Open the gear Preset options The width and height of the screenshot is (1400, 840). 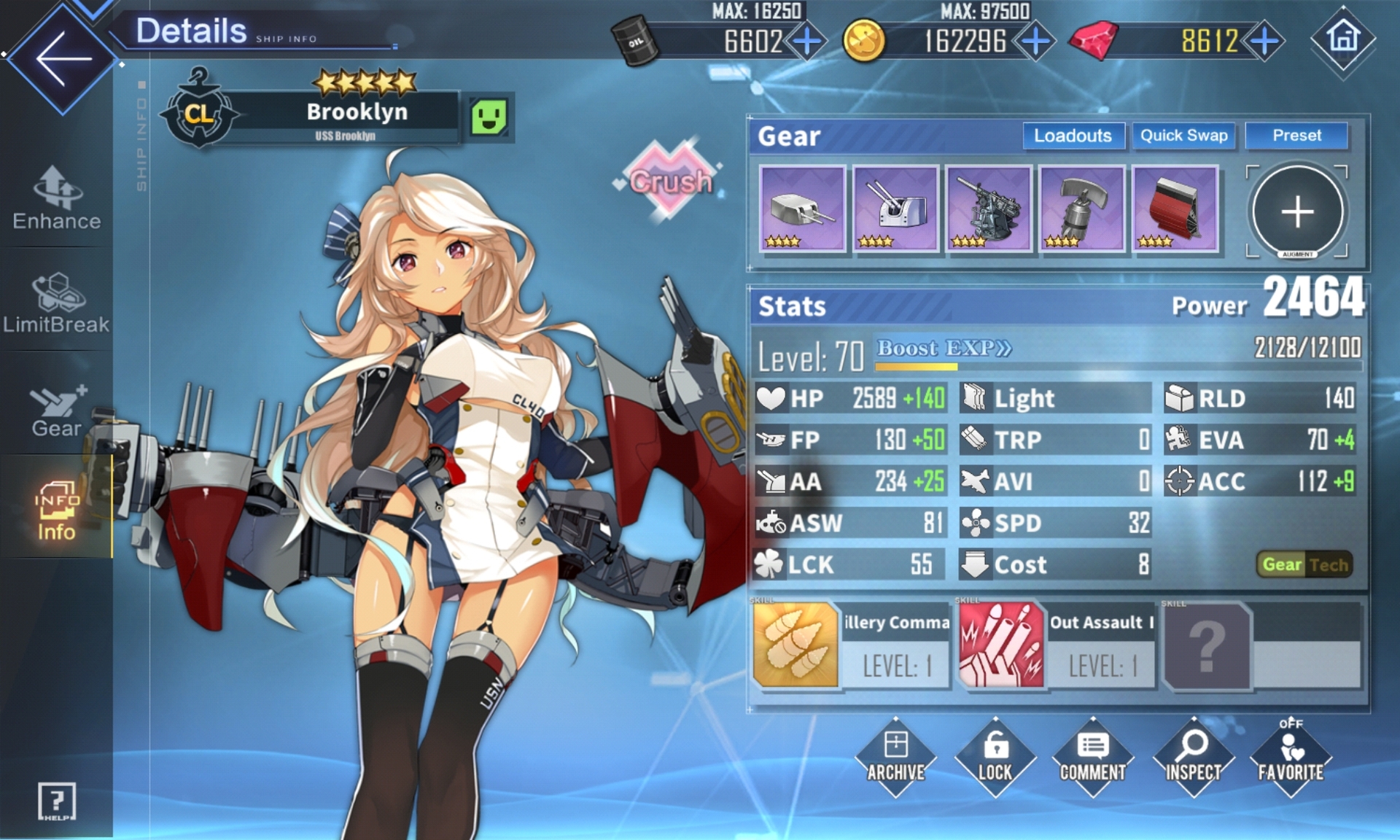click(x=1296, y=136)
